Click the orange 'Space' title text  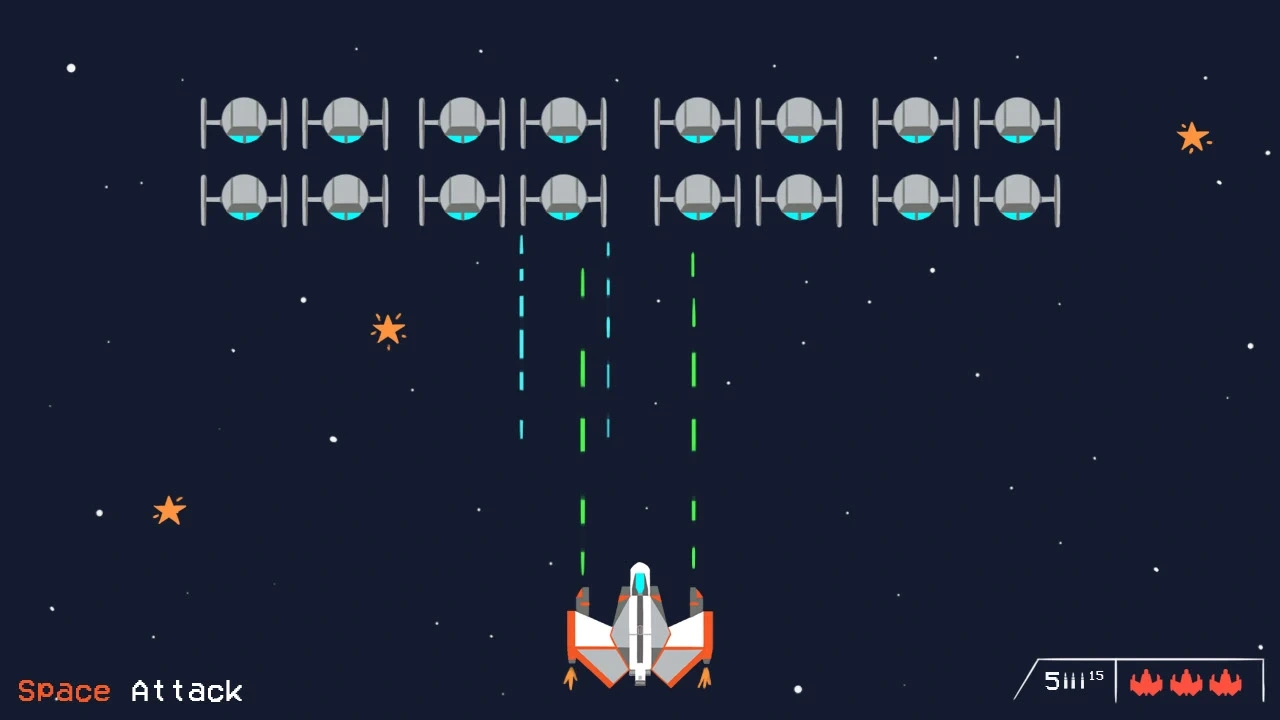[65, 690]
